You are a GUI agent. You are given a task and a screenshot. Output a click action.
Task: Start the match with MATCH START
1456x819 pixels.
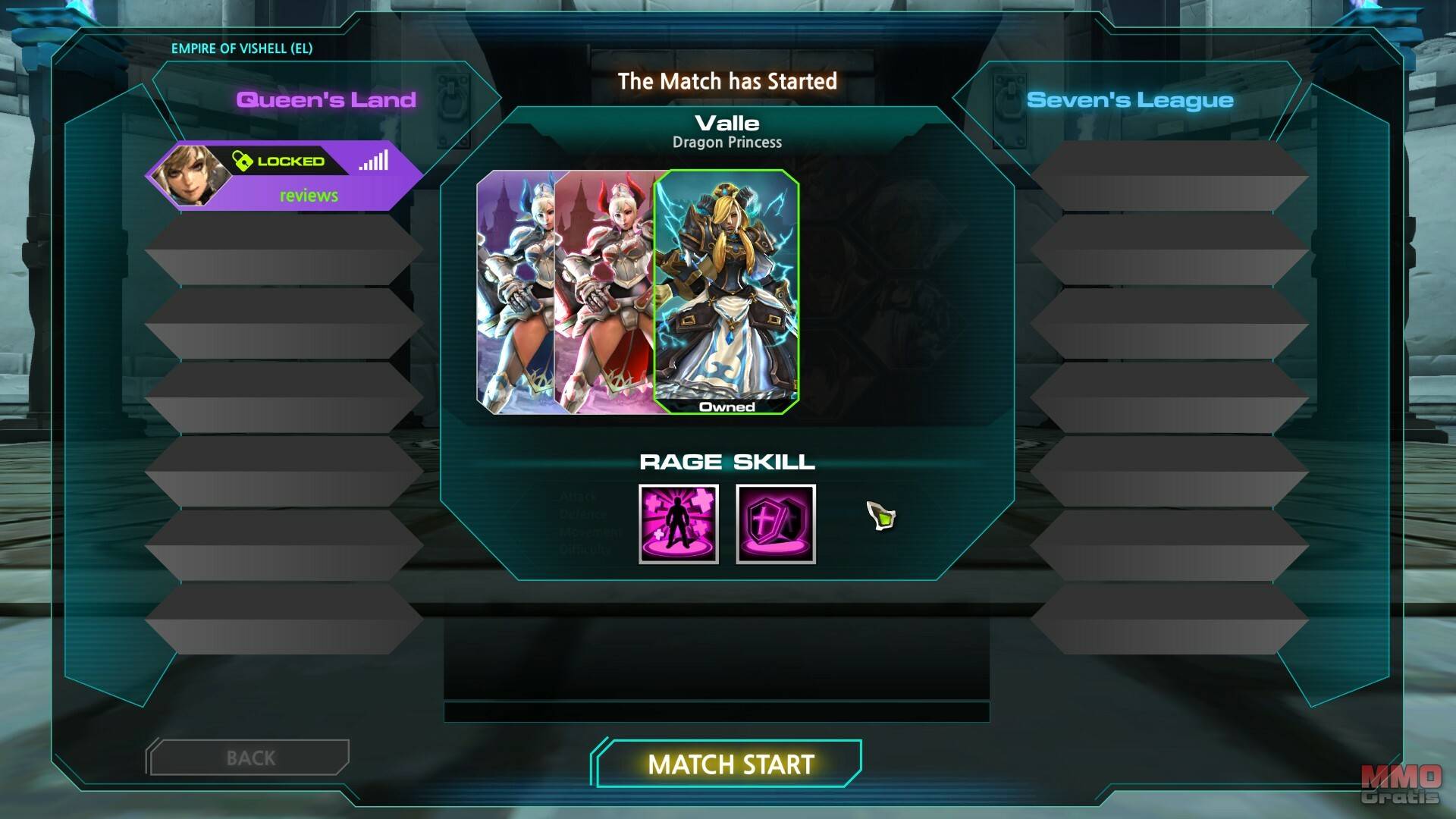730,764
